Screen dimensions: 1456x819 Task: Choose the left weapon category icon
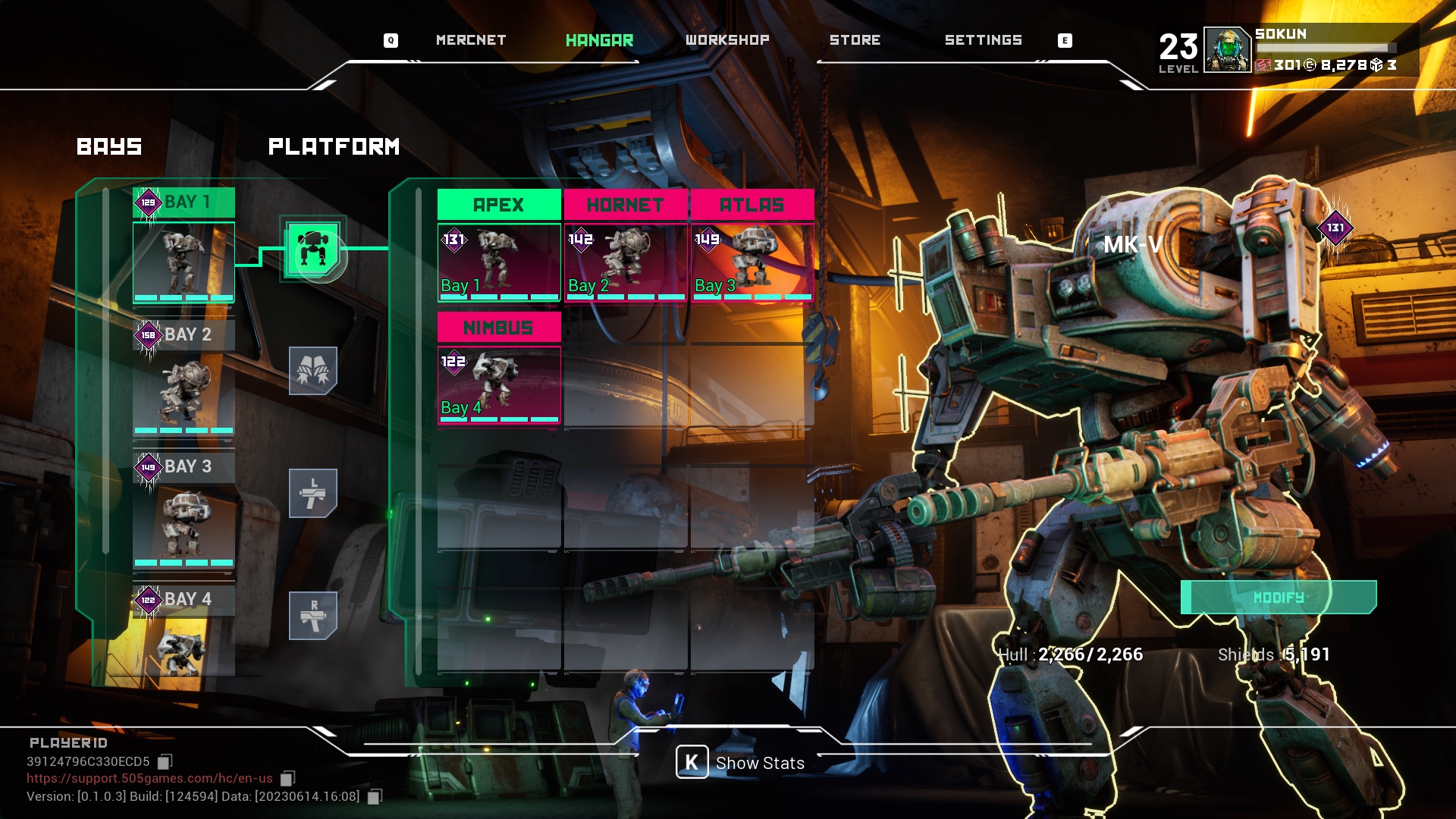(312, 493)
